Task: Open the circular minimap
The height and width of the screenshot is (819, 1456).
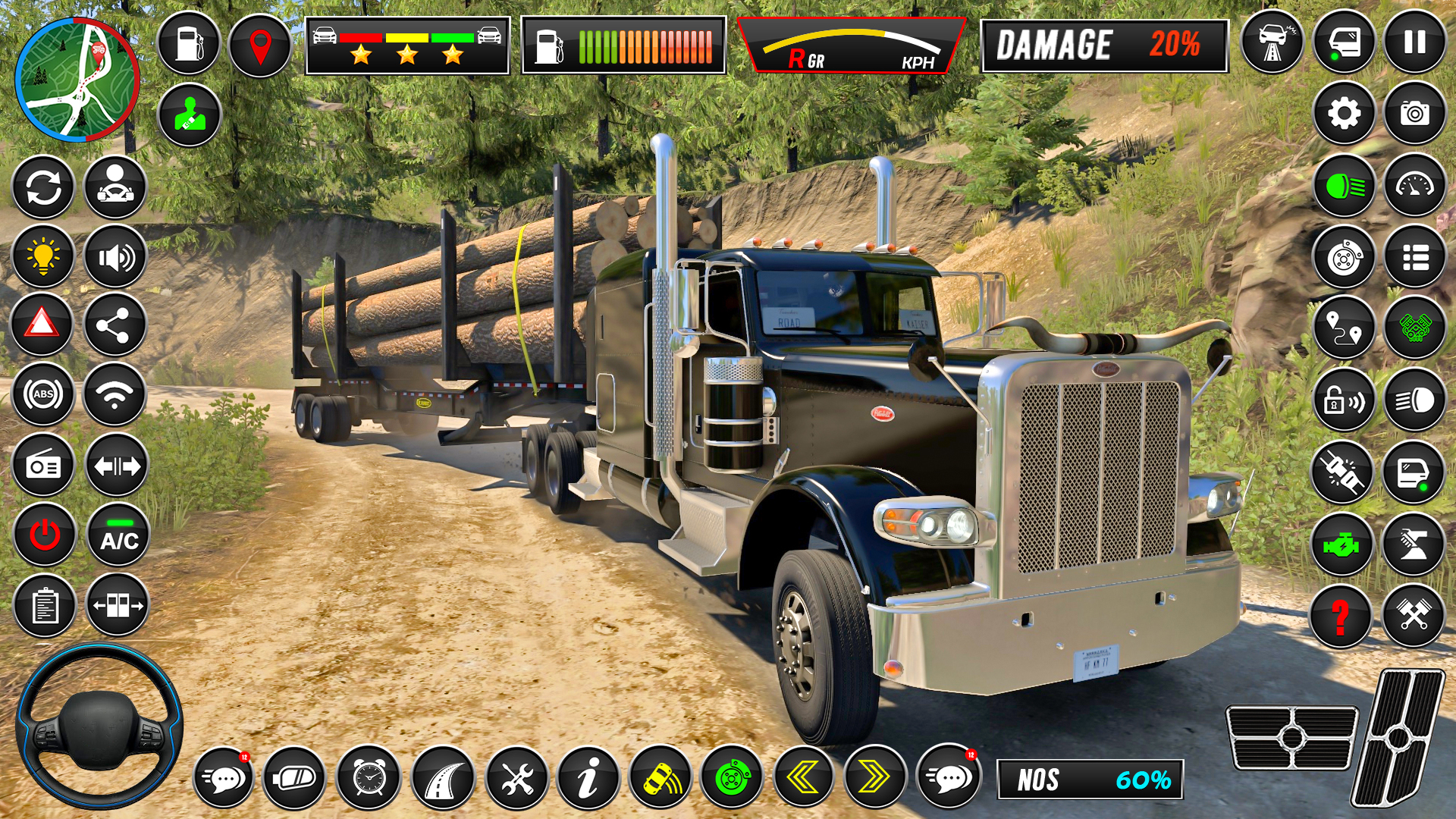Action: (77, 80)
